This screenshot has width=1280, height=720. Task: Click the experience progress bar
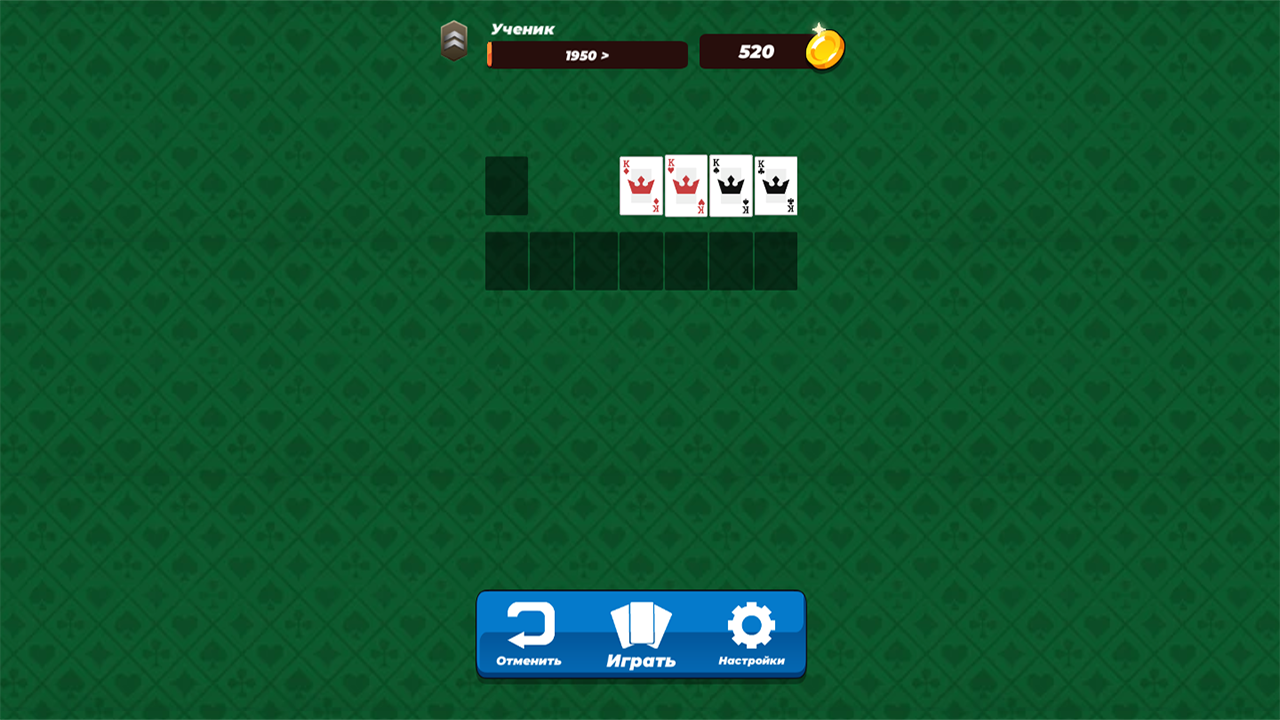pos(586,56)
